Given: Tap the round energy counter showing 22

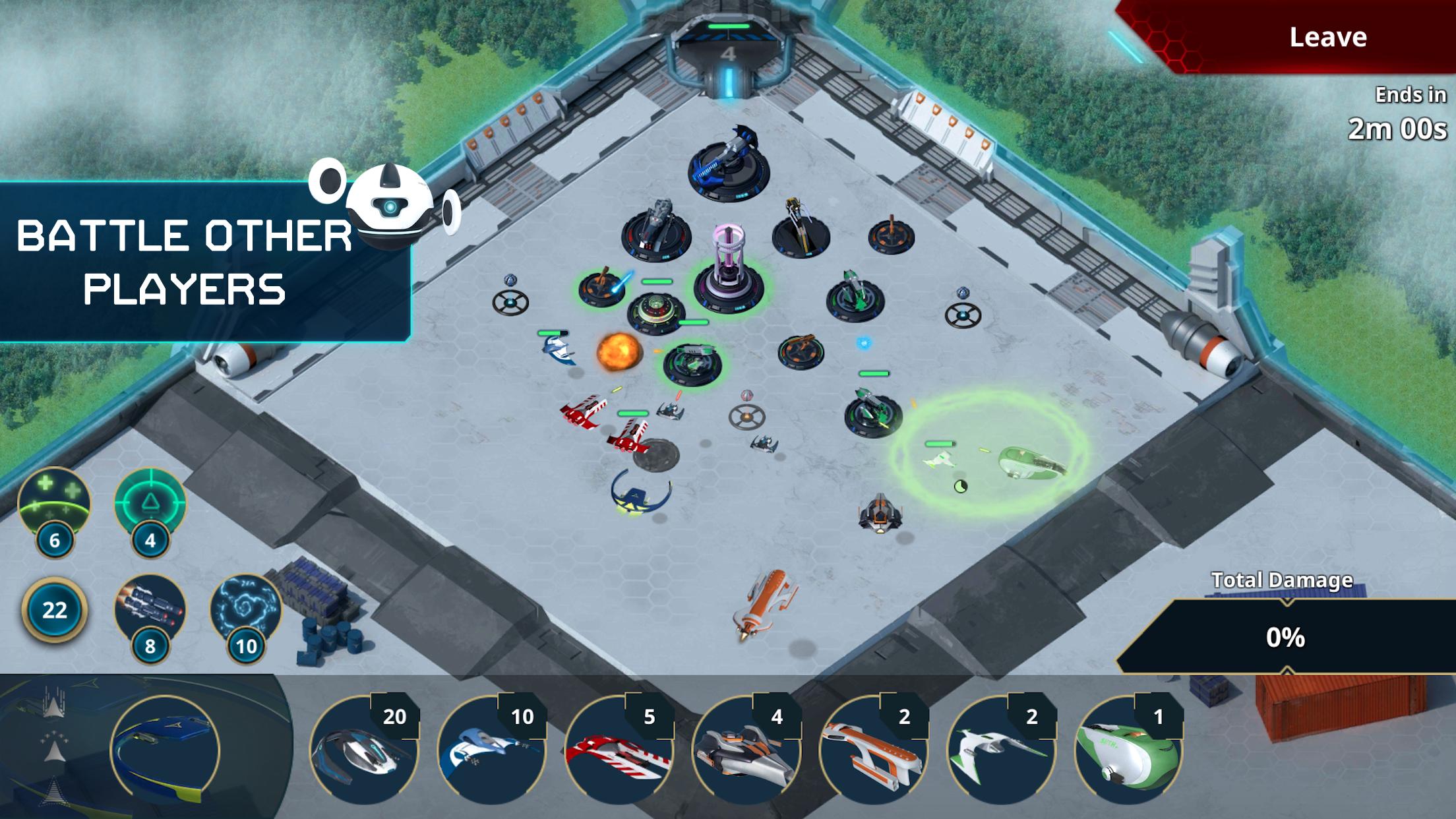Looking at the screenshot, I should (x=54, y=610).
